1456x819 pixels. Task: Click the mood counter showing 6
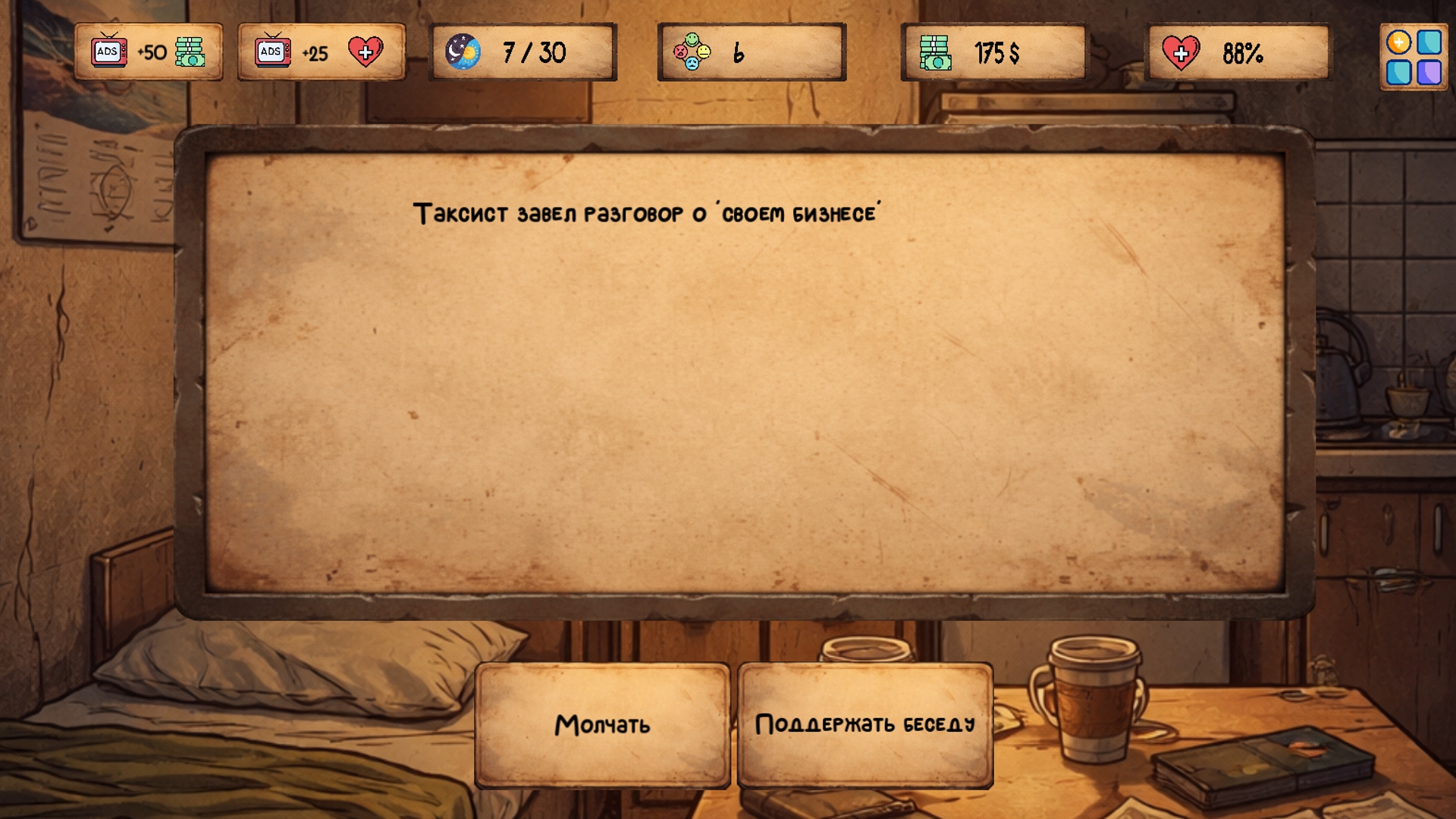click(x=751, y=52)
